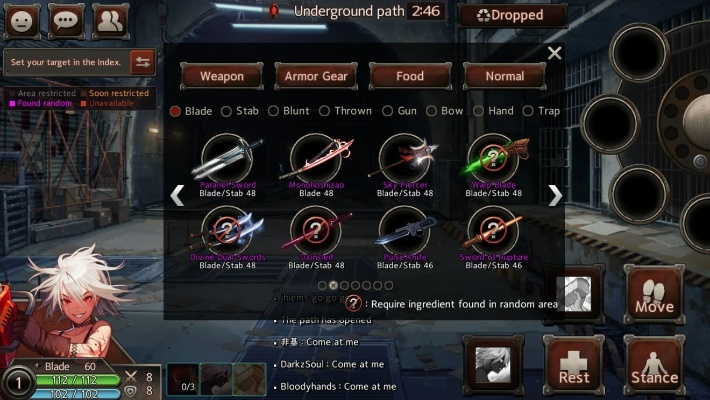Change Stance
Screen dimensions: 710x400
point(654,364)
